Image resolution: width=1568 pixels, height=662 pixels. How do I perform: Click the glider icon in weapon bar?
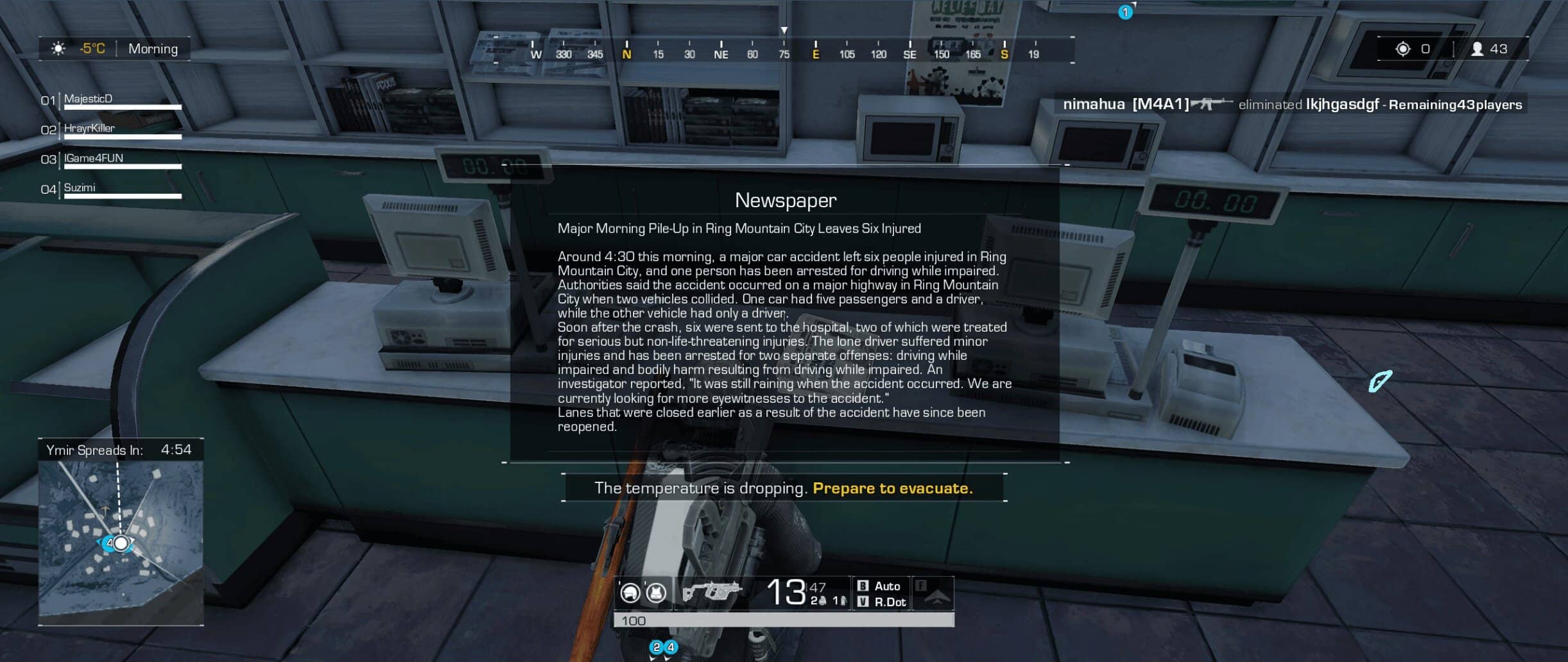point(934,594)
